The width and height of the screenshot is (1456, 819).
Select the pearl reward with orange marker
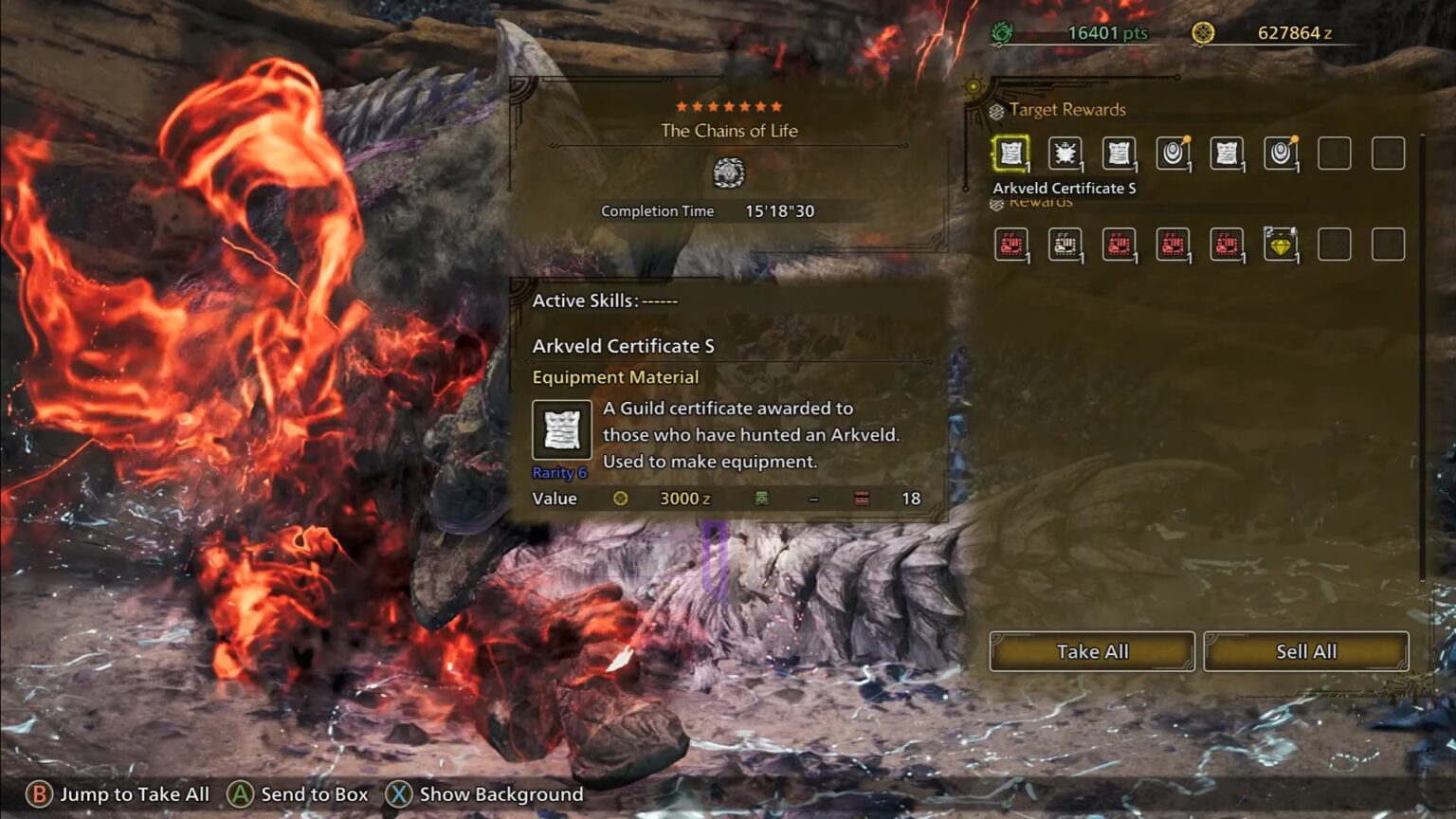(x=1173, y=154)
